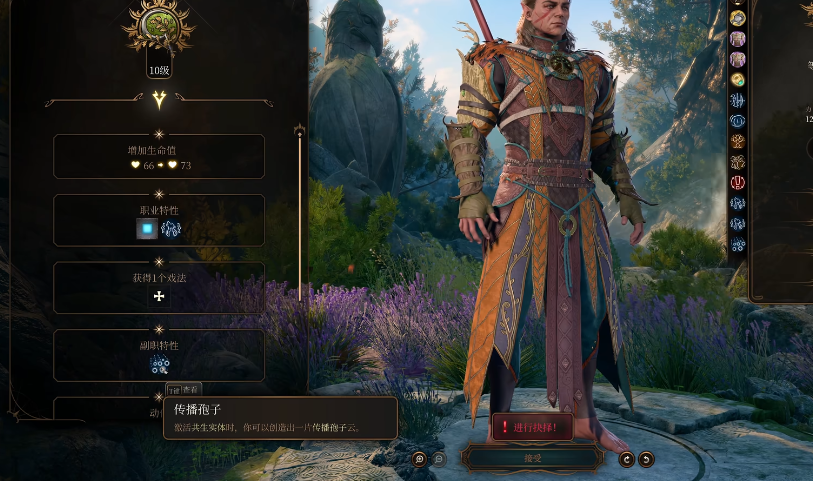The image size is (813, 481).
Task: Click the level-up panel scrollbar
Action: (299, 210)
